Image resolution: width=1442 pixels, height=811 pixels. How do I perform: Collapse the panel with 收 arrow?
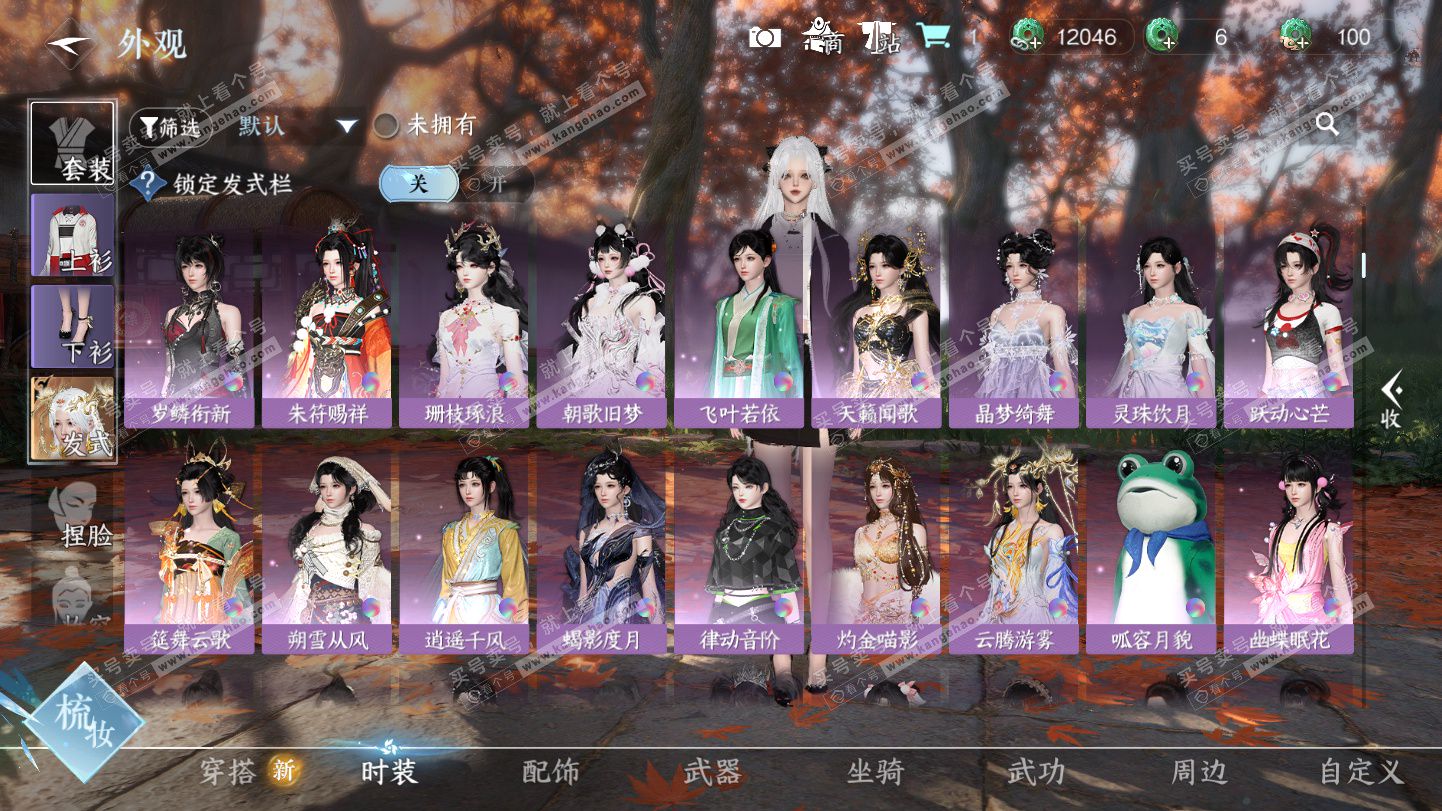tap(1391, 398)
